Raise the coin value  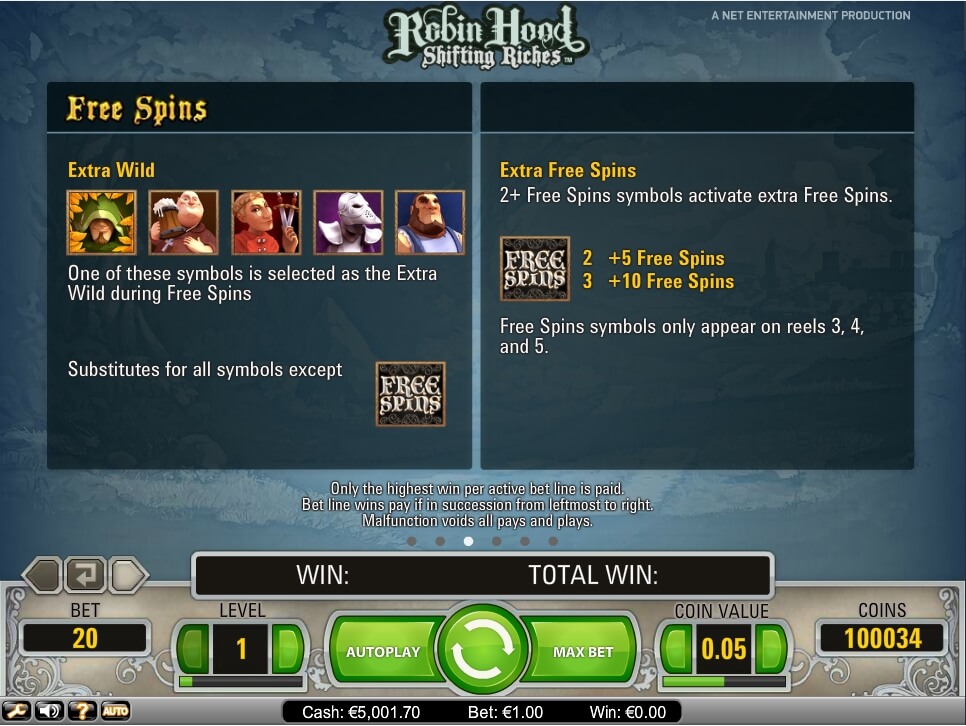(770, 650)
